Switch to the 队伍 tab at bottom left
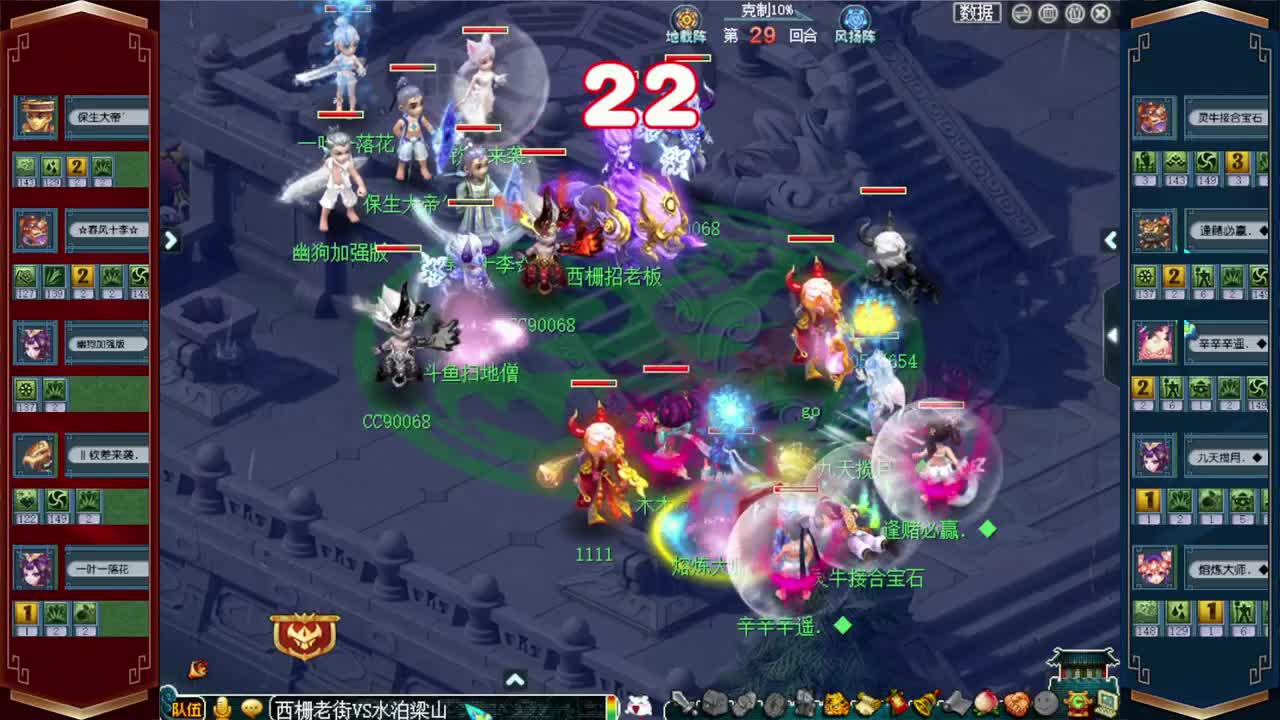 186,706
